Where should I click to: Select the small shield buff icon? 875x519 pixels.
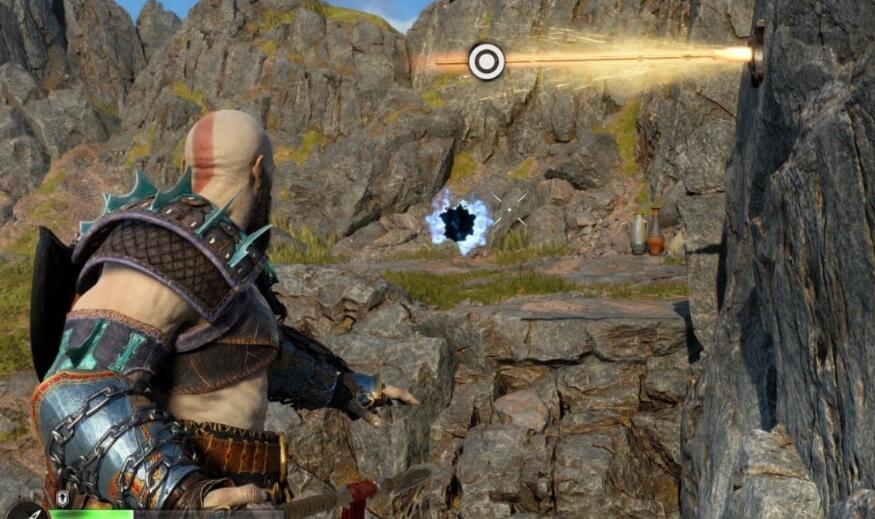[63, 497]
